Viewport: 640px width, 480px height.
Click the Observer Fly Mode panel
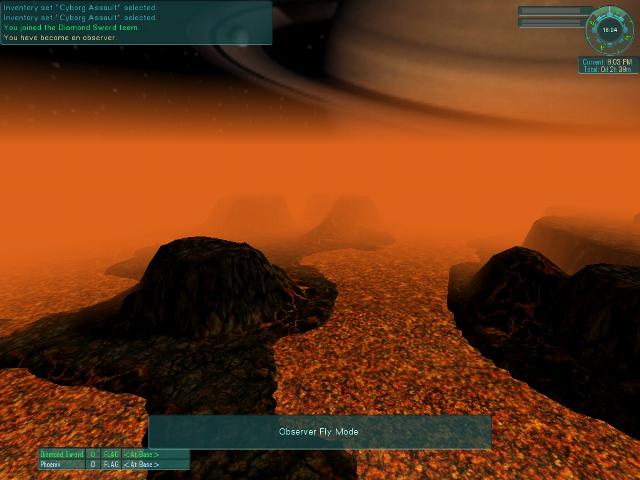tap(319, 432)
